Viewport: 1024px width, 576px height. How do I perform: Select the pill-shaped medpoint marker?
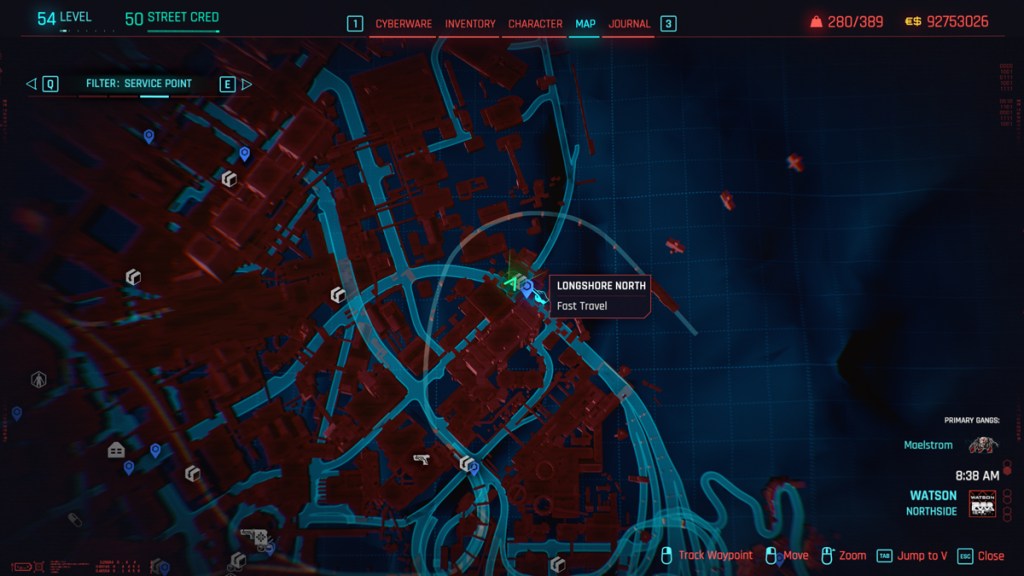click(x=75, y=519)
